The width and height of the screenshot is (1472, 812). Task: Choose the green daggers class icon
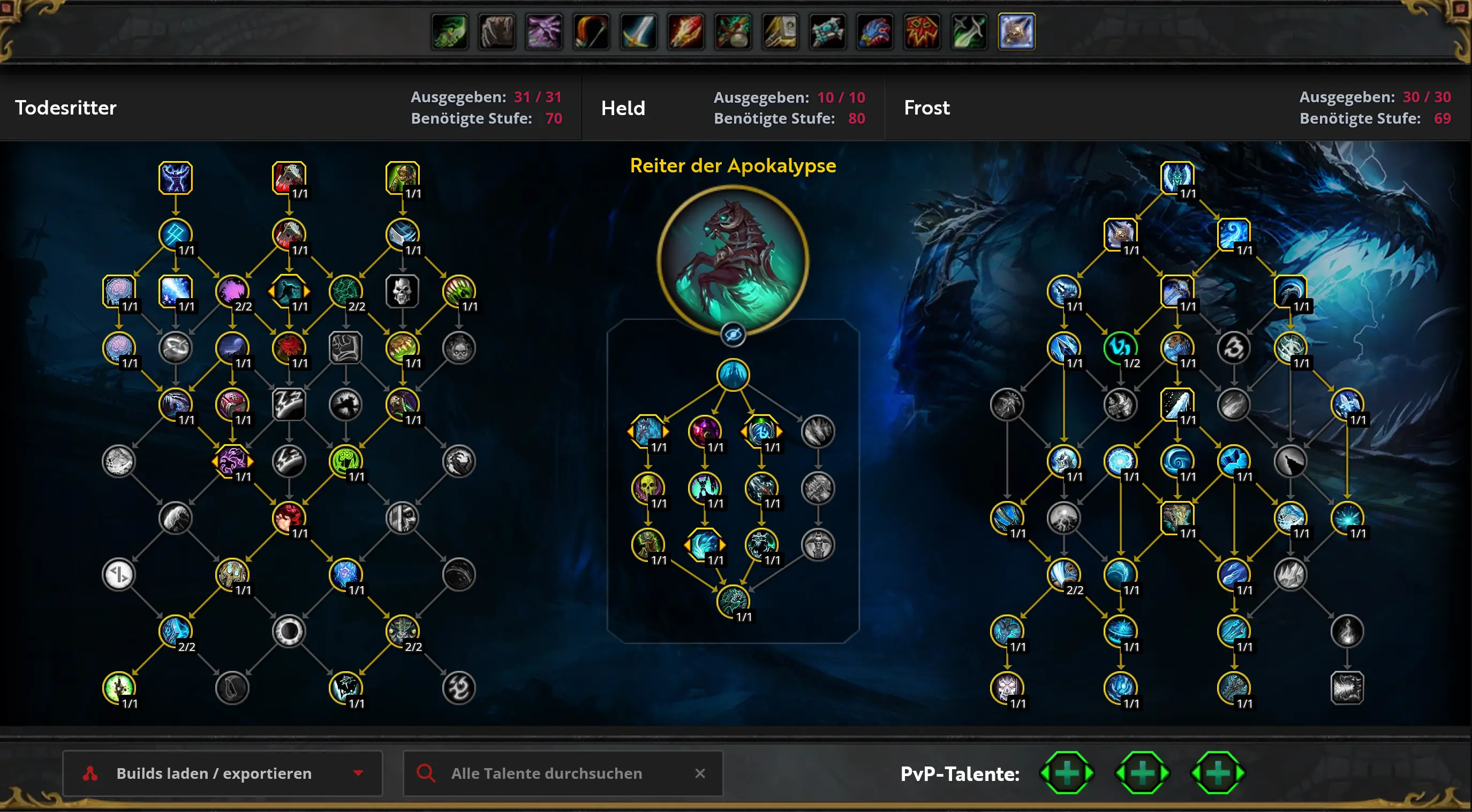[x=969, y=32]
